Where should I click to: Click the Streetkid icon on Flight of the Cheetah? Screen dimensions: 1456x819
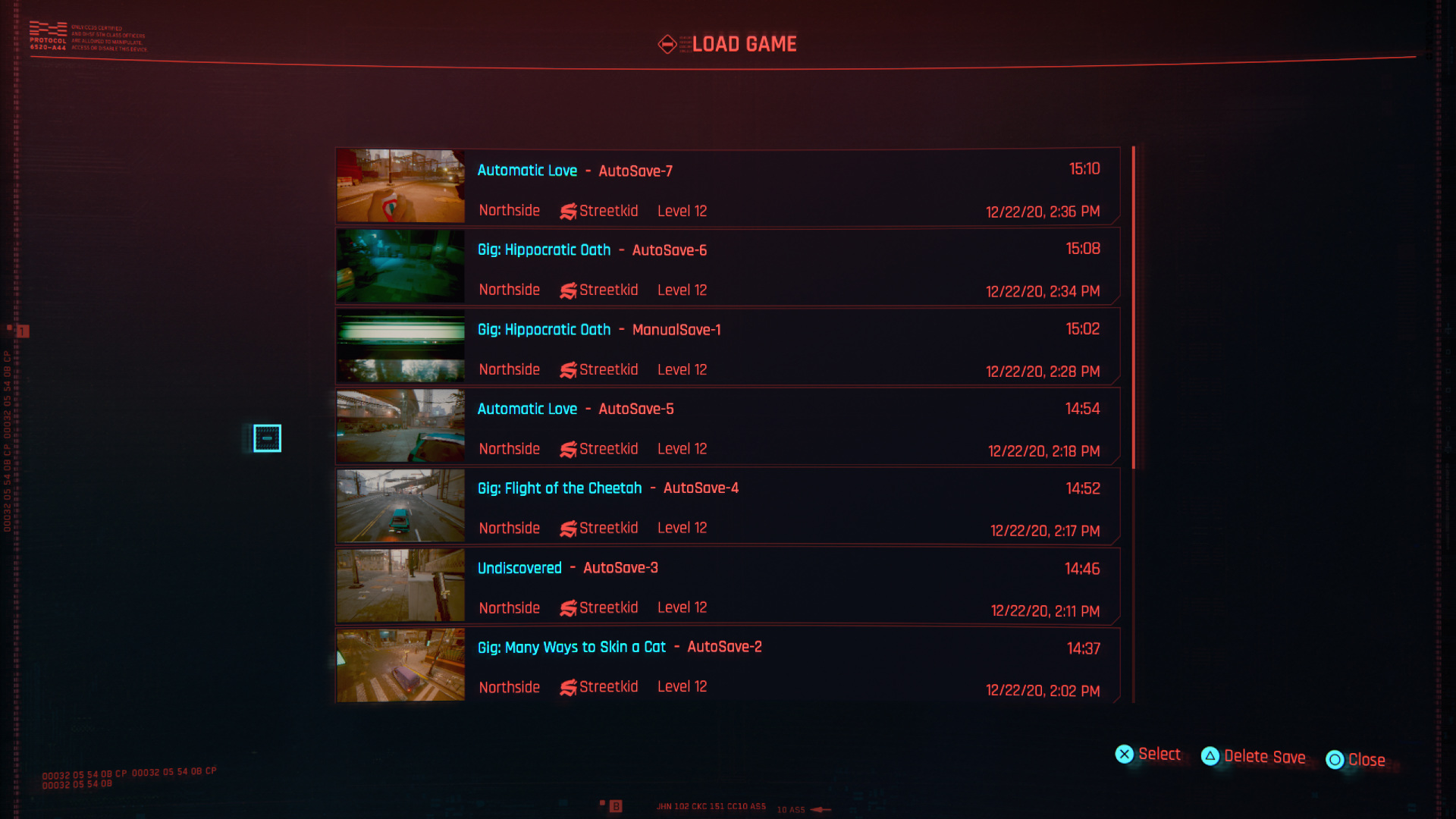click(568, 528)
